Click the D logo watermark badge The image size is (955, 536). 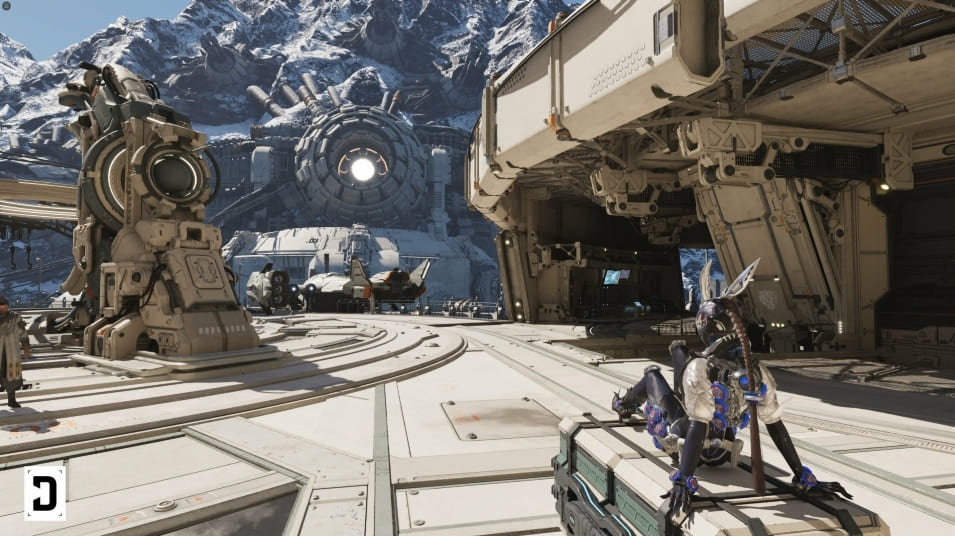coord(45,493)
